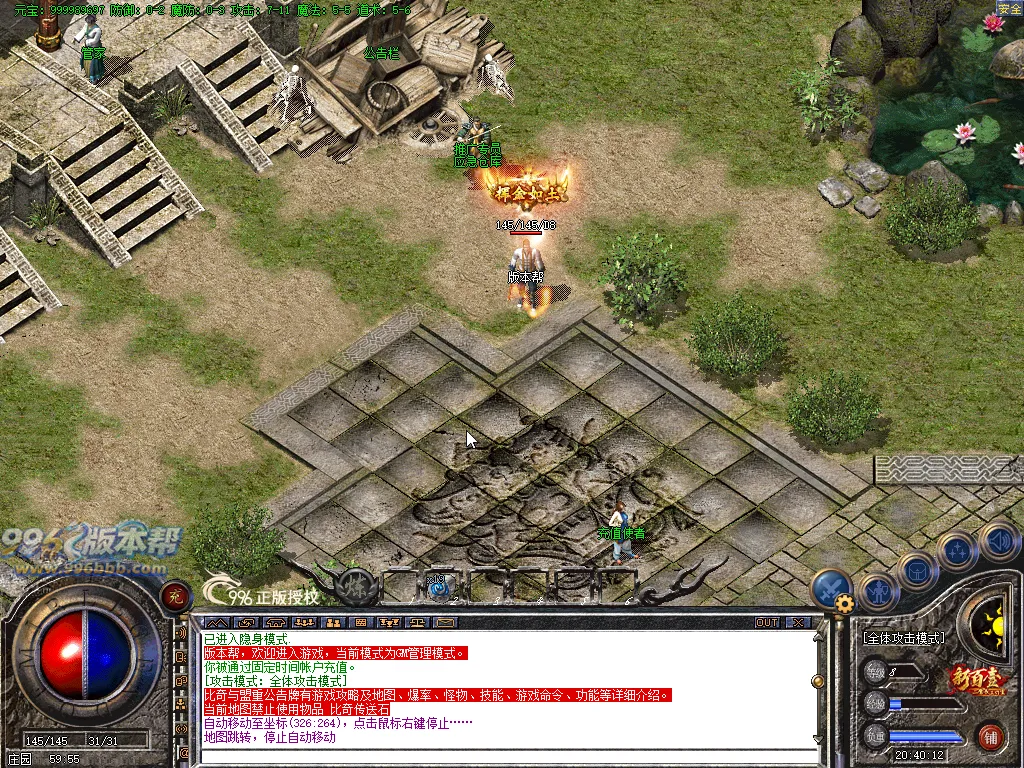Click the sun day-night indicator
This screenshot has height=768, width=1024.
(x=993, y=627)
